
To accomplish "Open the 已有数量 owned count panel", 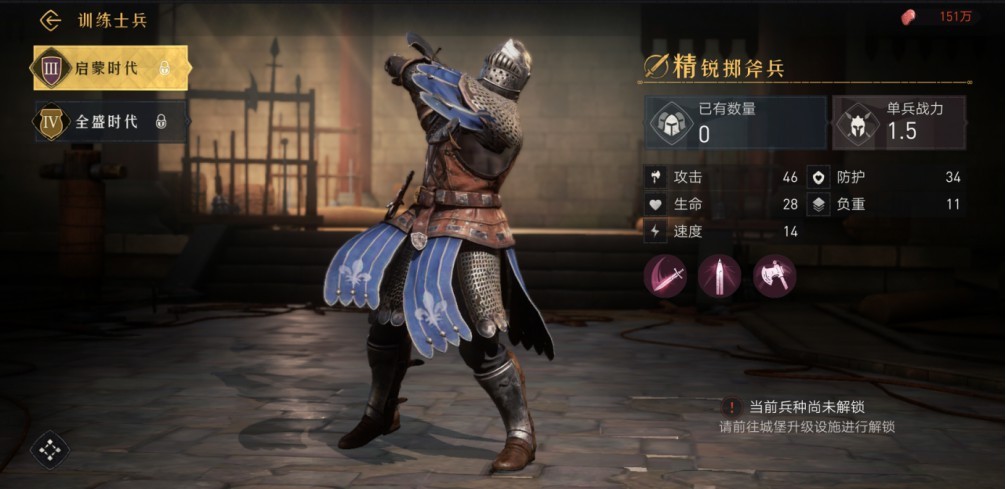I will point(735,122).
